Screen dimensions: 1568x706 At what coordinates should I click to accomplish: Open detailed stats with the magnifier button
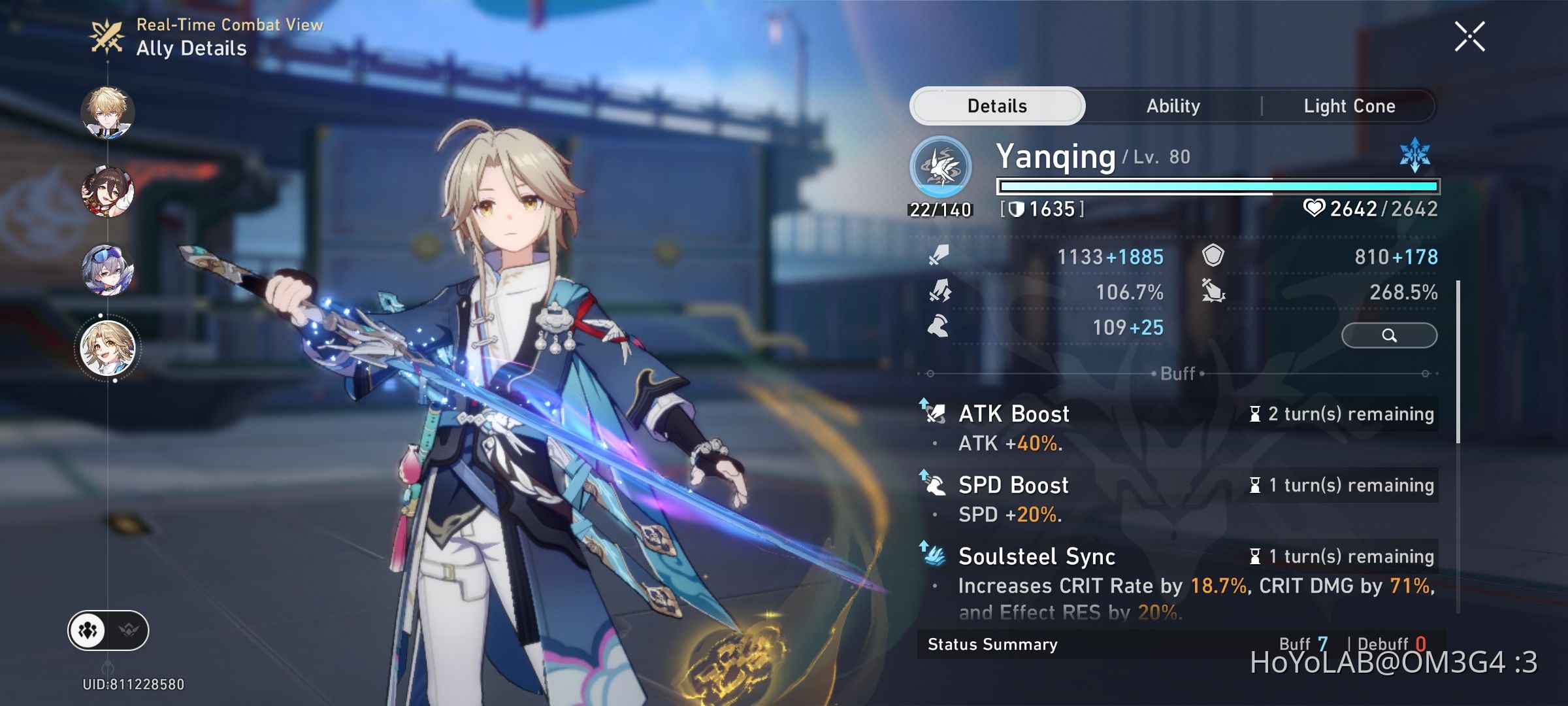point(1390,335)
